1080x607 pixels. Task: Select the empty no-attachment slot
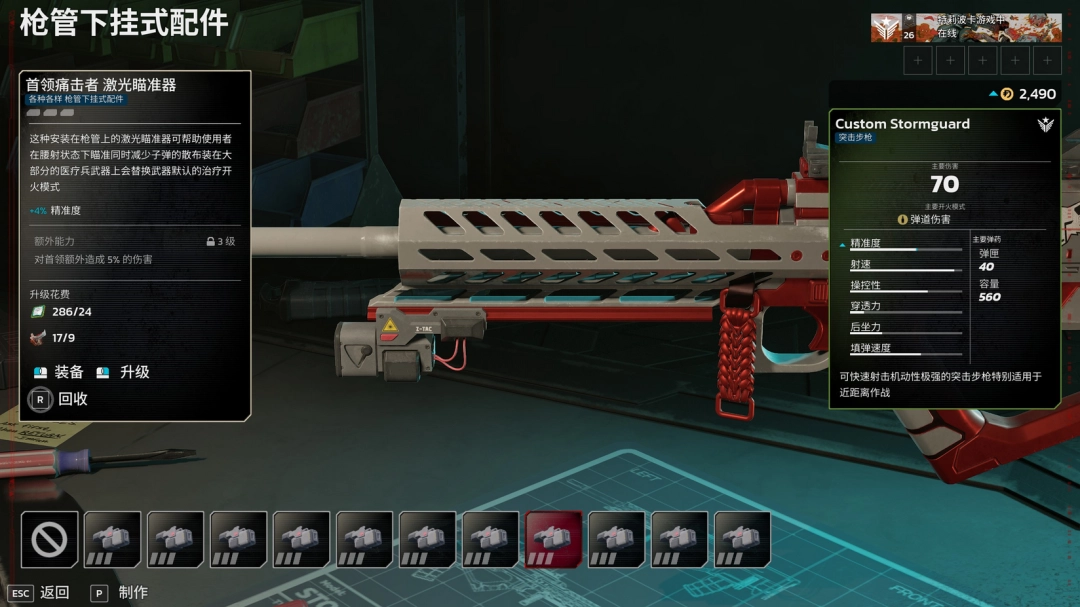tap(49, 540)
